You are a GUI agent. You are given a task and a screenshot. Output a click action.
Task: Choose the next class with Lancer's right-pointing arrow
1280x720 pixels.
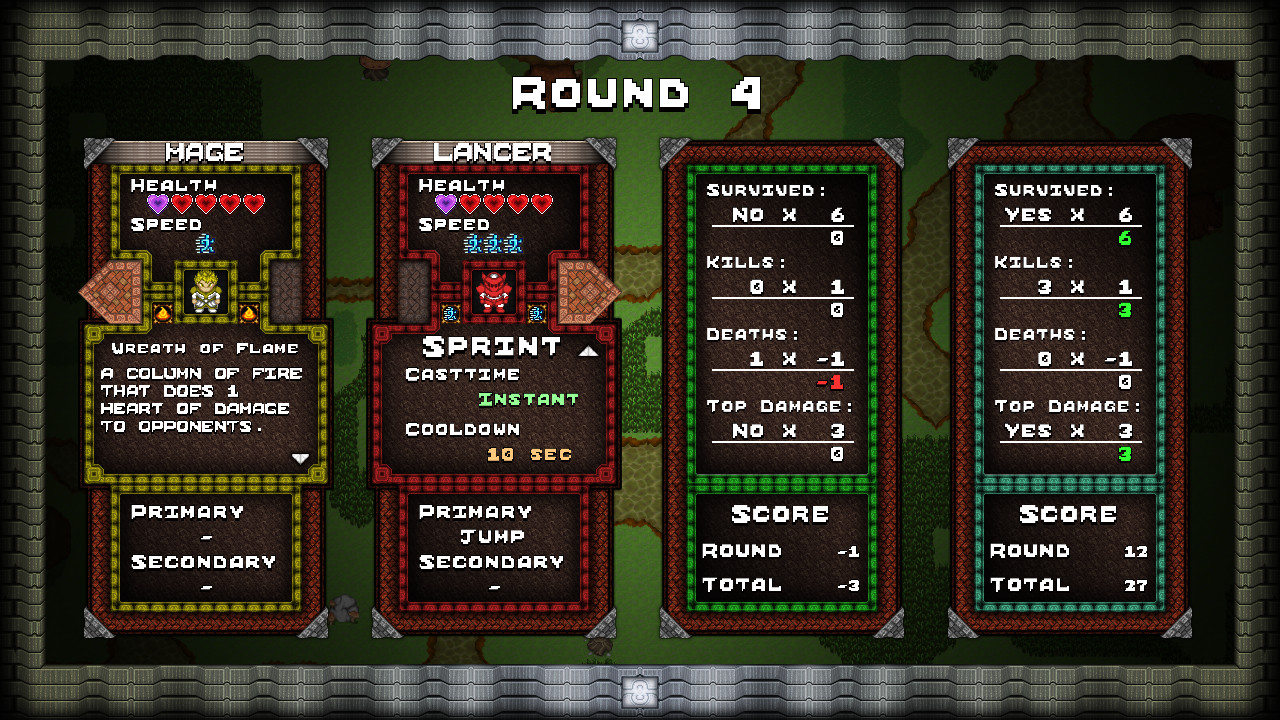(588, 291)
